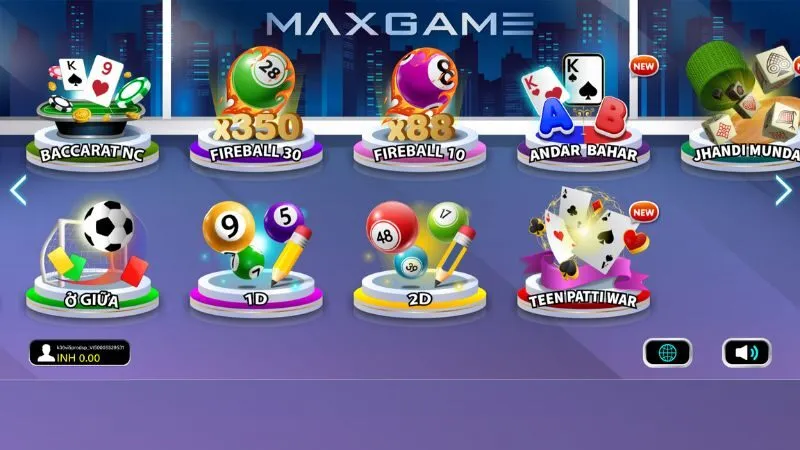Go to the previous page of games
Screen dimensions: 800x450
tap(17, 190)
